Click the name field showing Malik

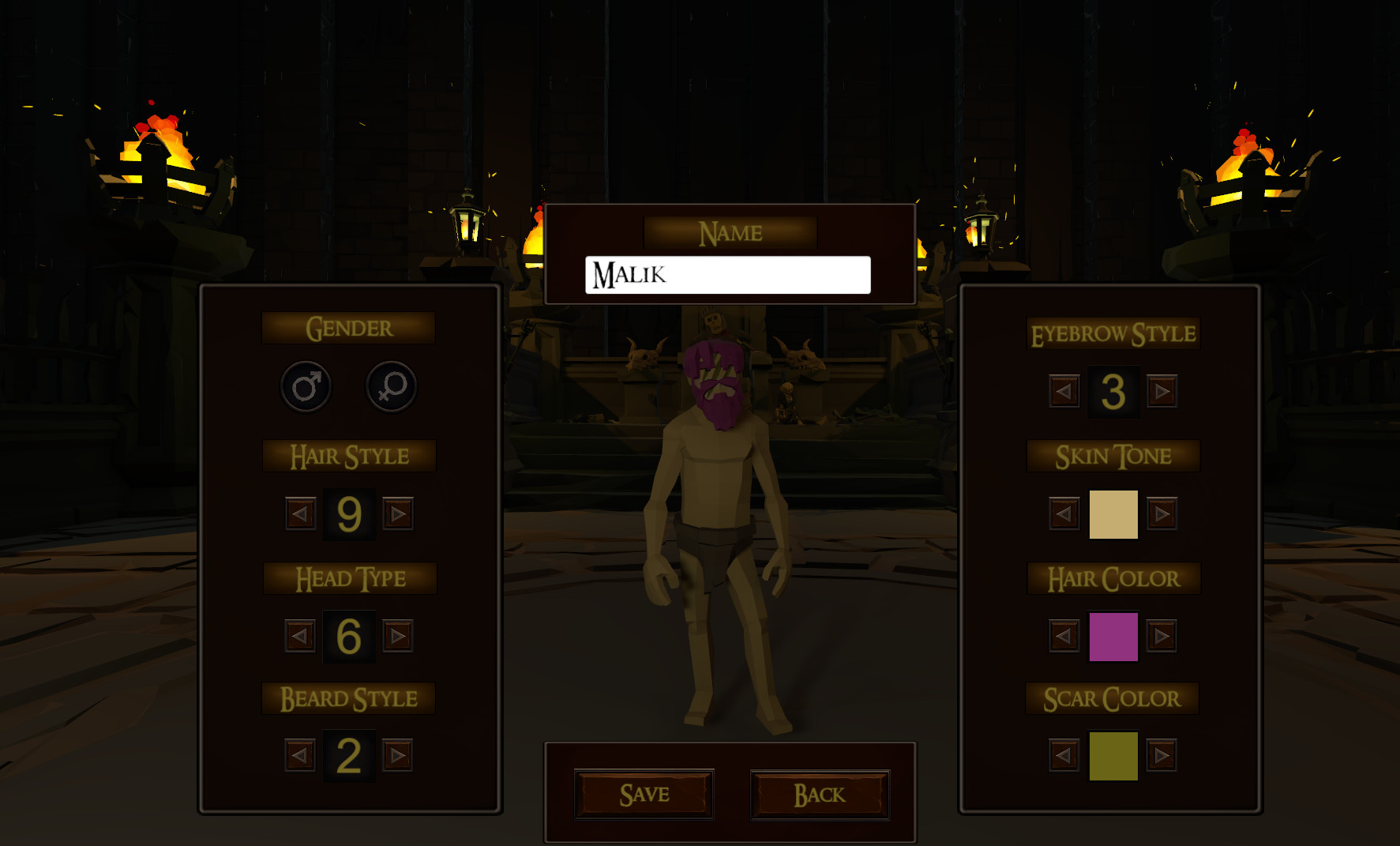[x=726, y=274]
